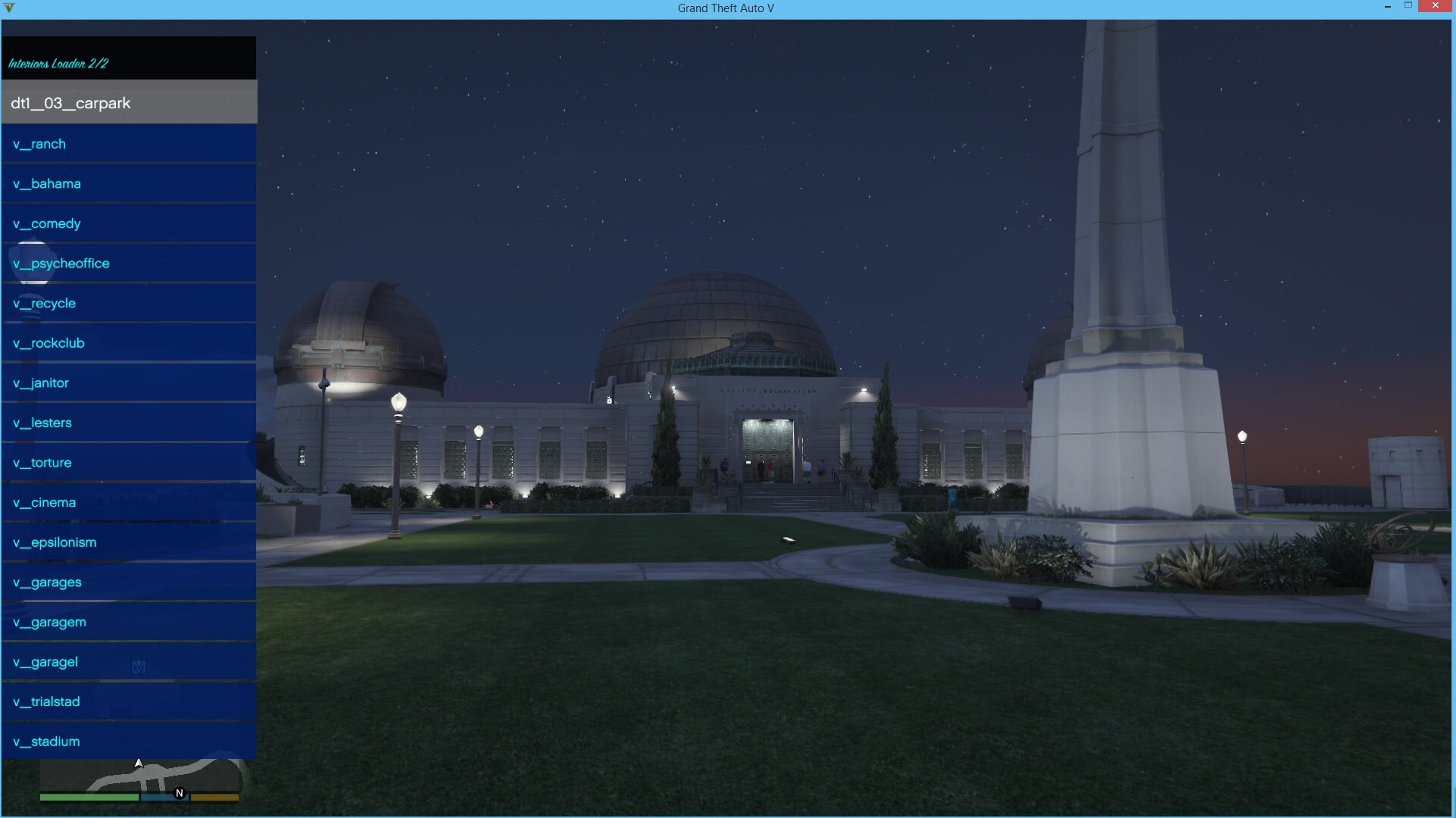Pick the v_psycheoffice entry
This screenshot has height=818, width=1456.
click(x=129, y=264)
